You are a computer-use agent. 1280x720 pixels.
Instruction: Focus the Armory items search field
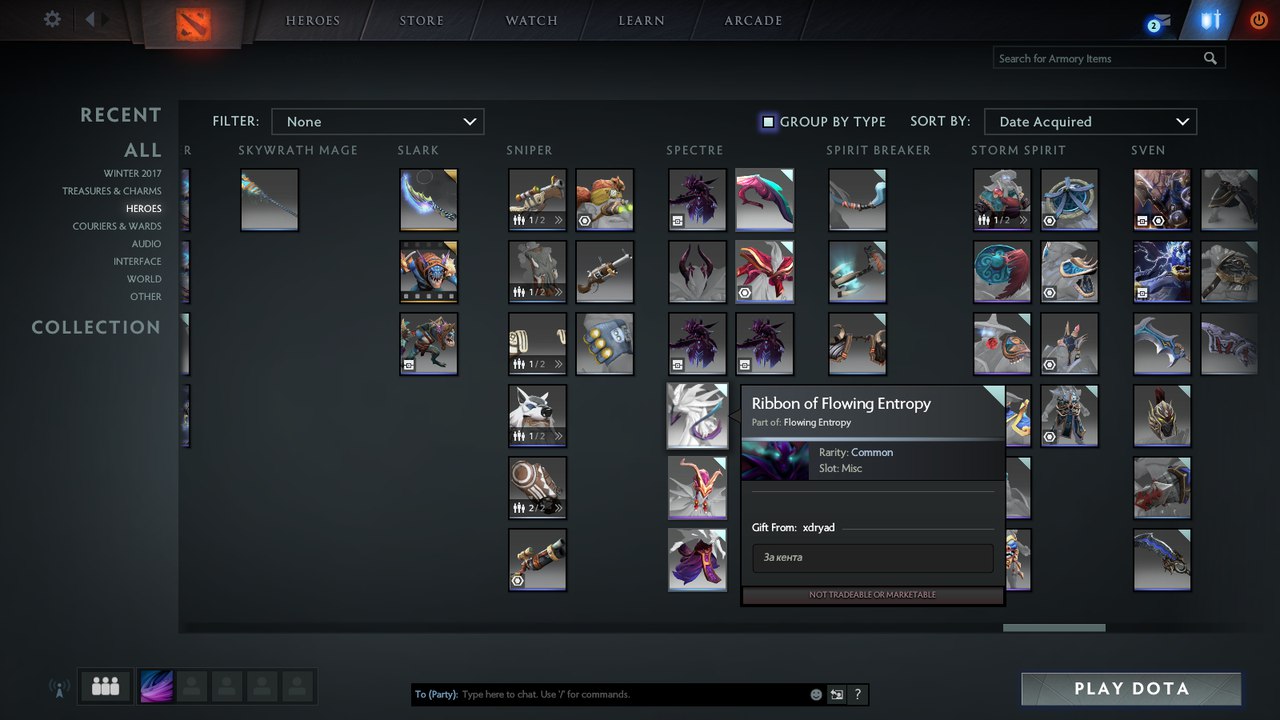pos(1098,58)
